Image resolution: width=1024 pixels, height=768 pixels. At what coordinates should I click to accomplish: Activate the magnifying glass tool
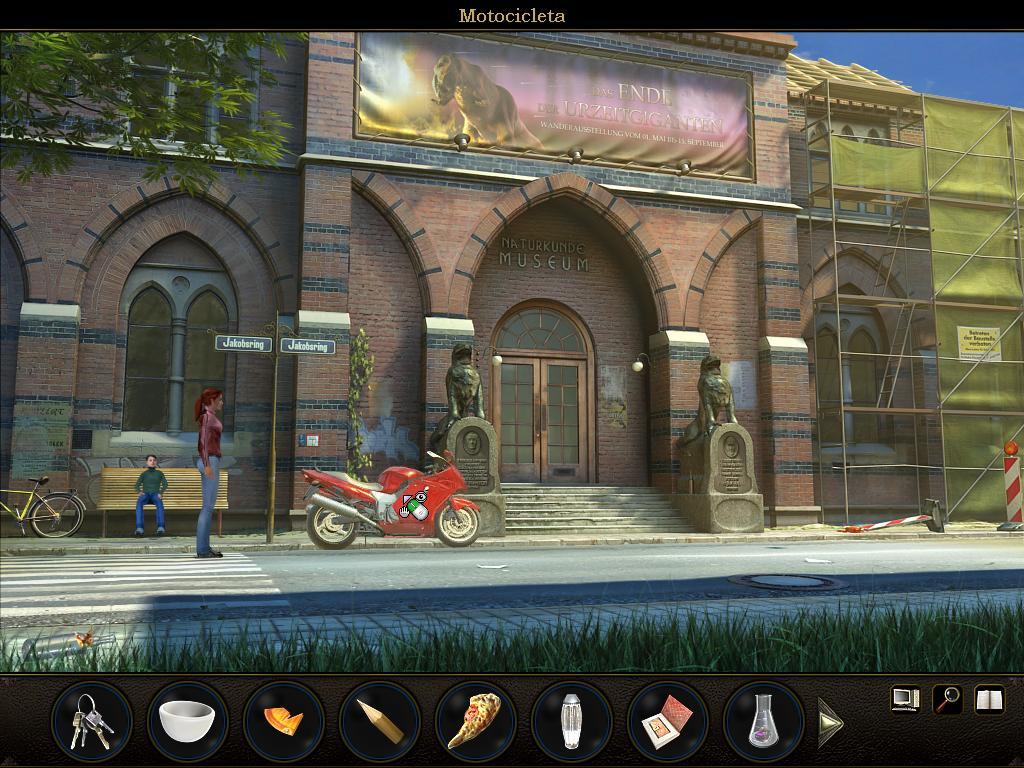pos(947,699)
